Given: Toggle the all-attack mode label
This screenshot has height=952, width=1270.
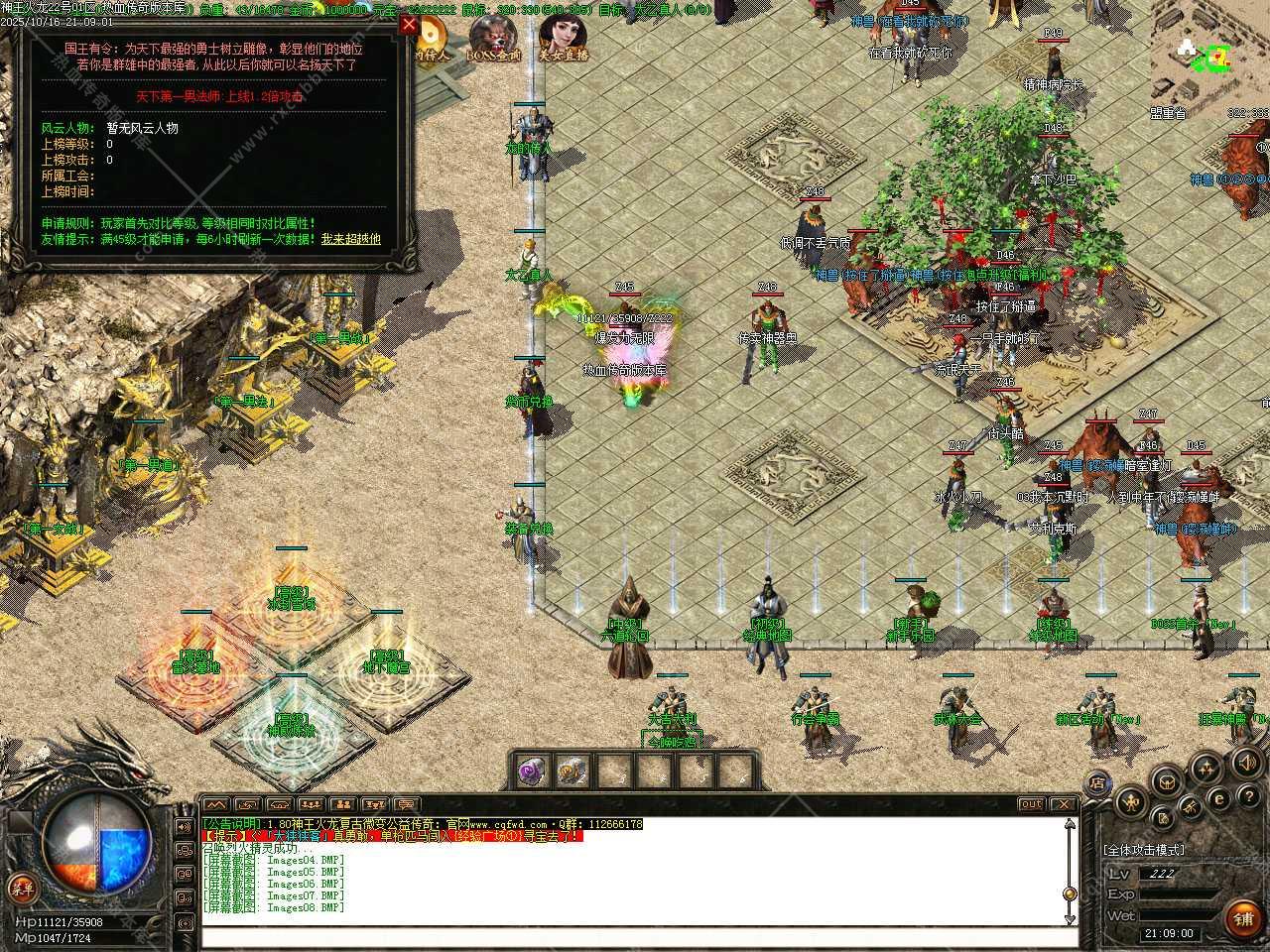Looking at the screenshot, I should coord(1143,850).
